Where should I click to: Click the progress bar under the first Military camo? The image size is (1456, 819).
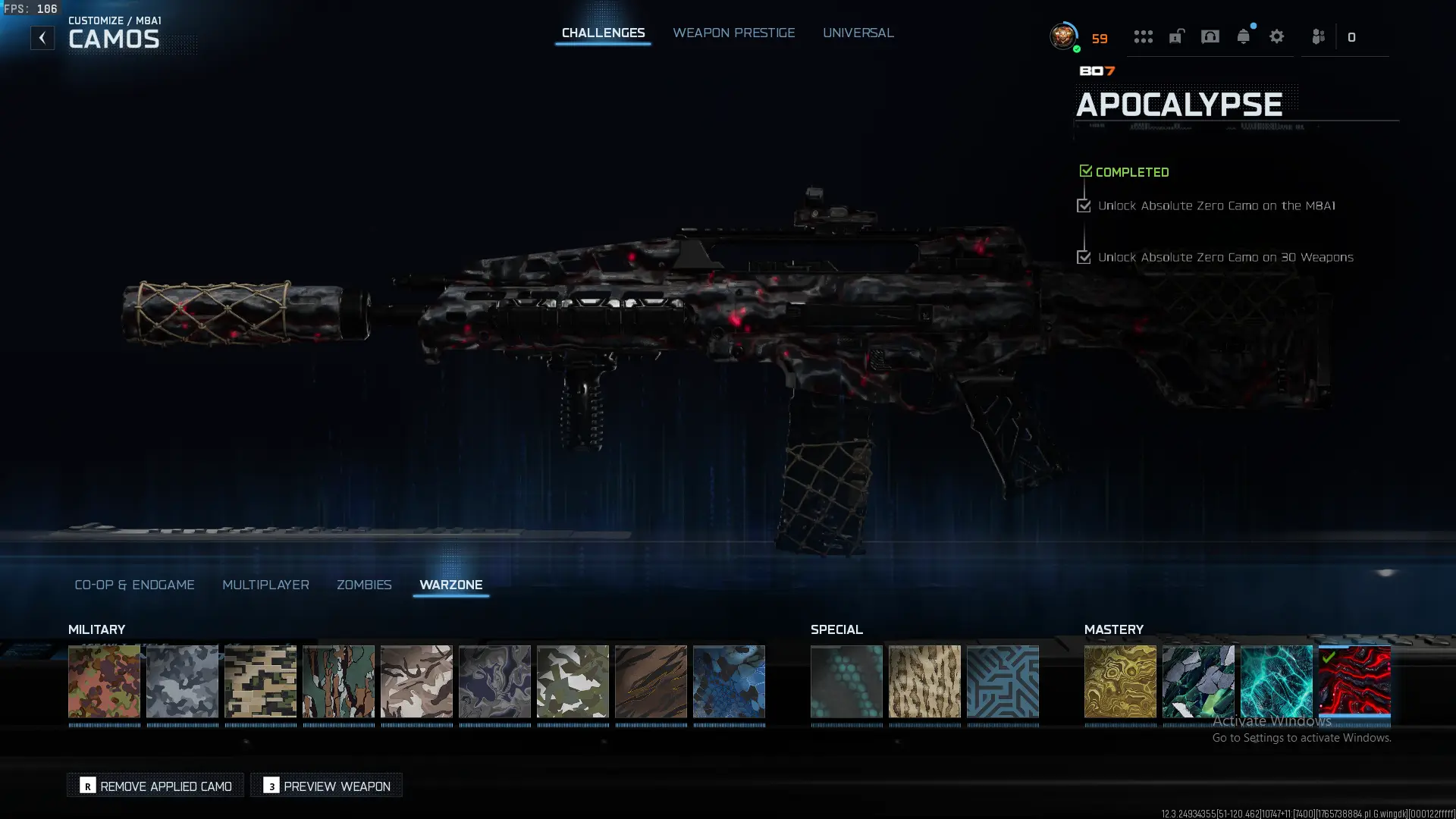(104, 726)
